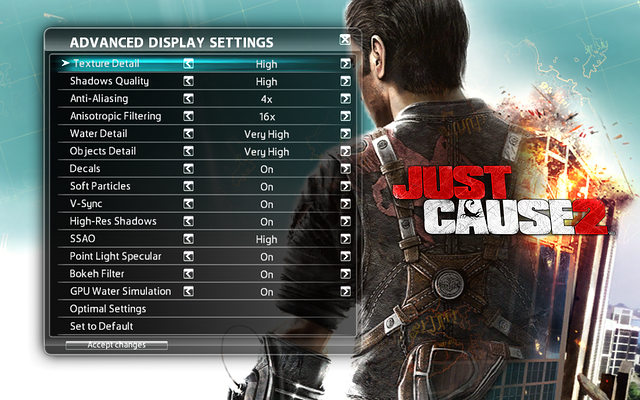The image size is (640, 400).
Task: Toggle Point Light Specular with left arrow
Action: coord(188,256)
